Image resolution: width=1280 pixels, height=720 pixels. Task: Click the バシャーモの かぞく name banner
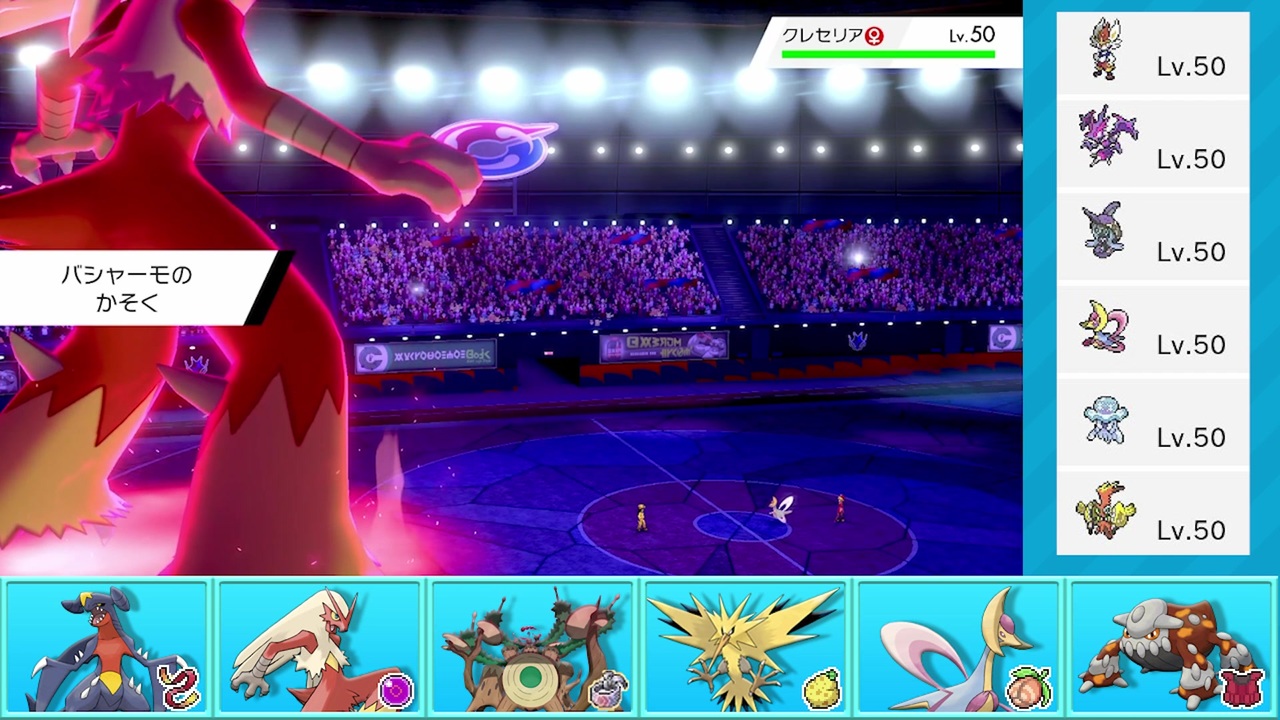[125, 287]
